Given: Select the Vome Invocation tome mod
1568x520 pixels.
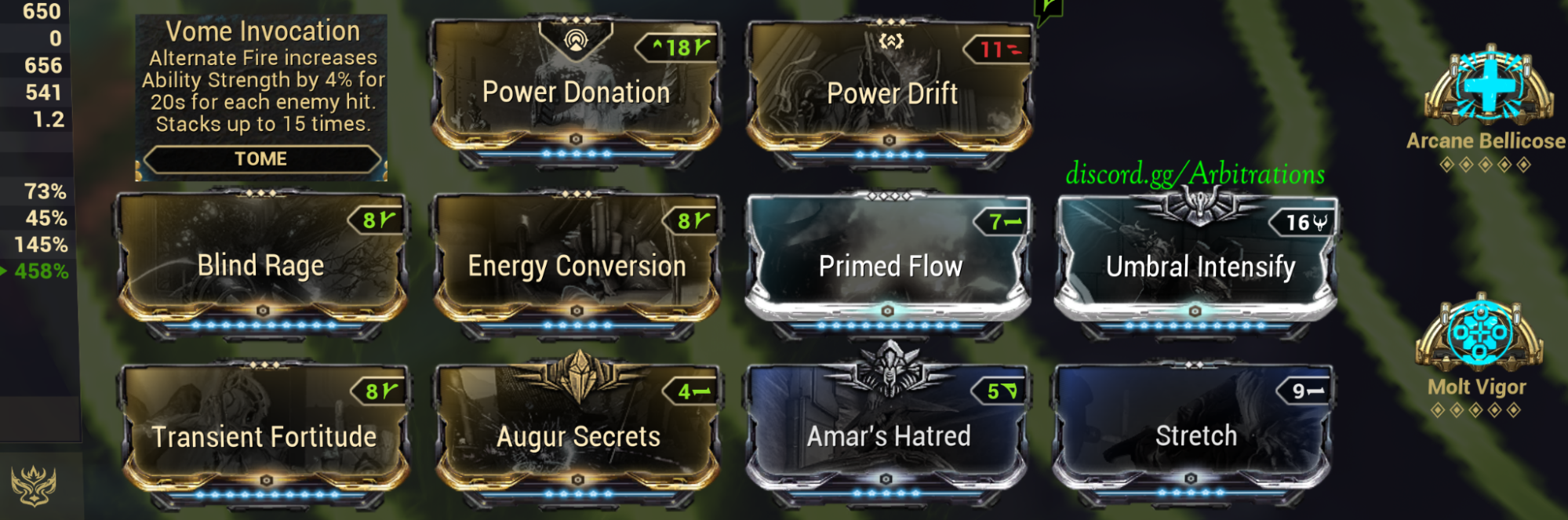Looking at the screenshot, I should click(261, 96).
